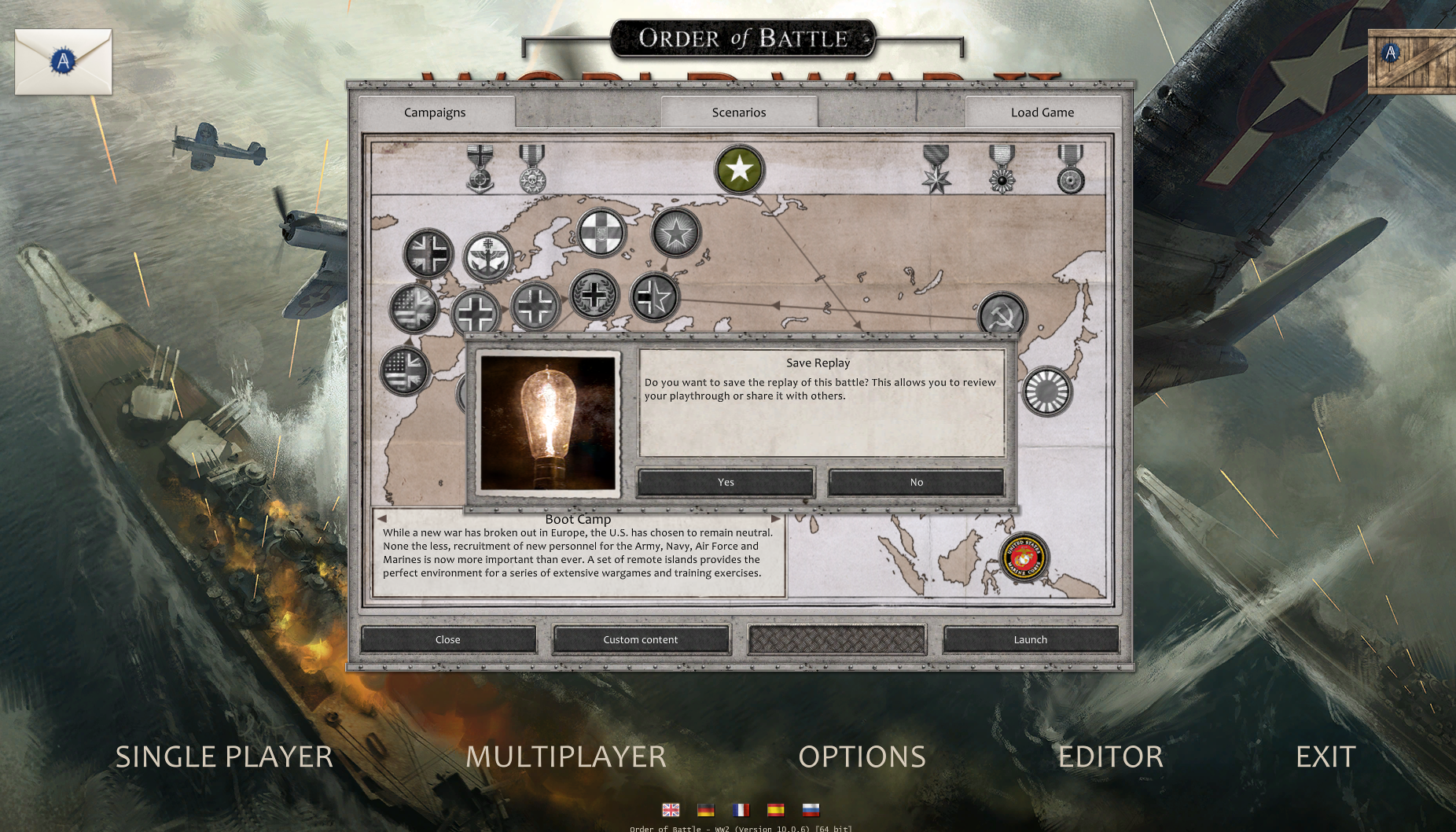
Task: Launch the selected campaign
Action: pos(1030,639)
